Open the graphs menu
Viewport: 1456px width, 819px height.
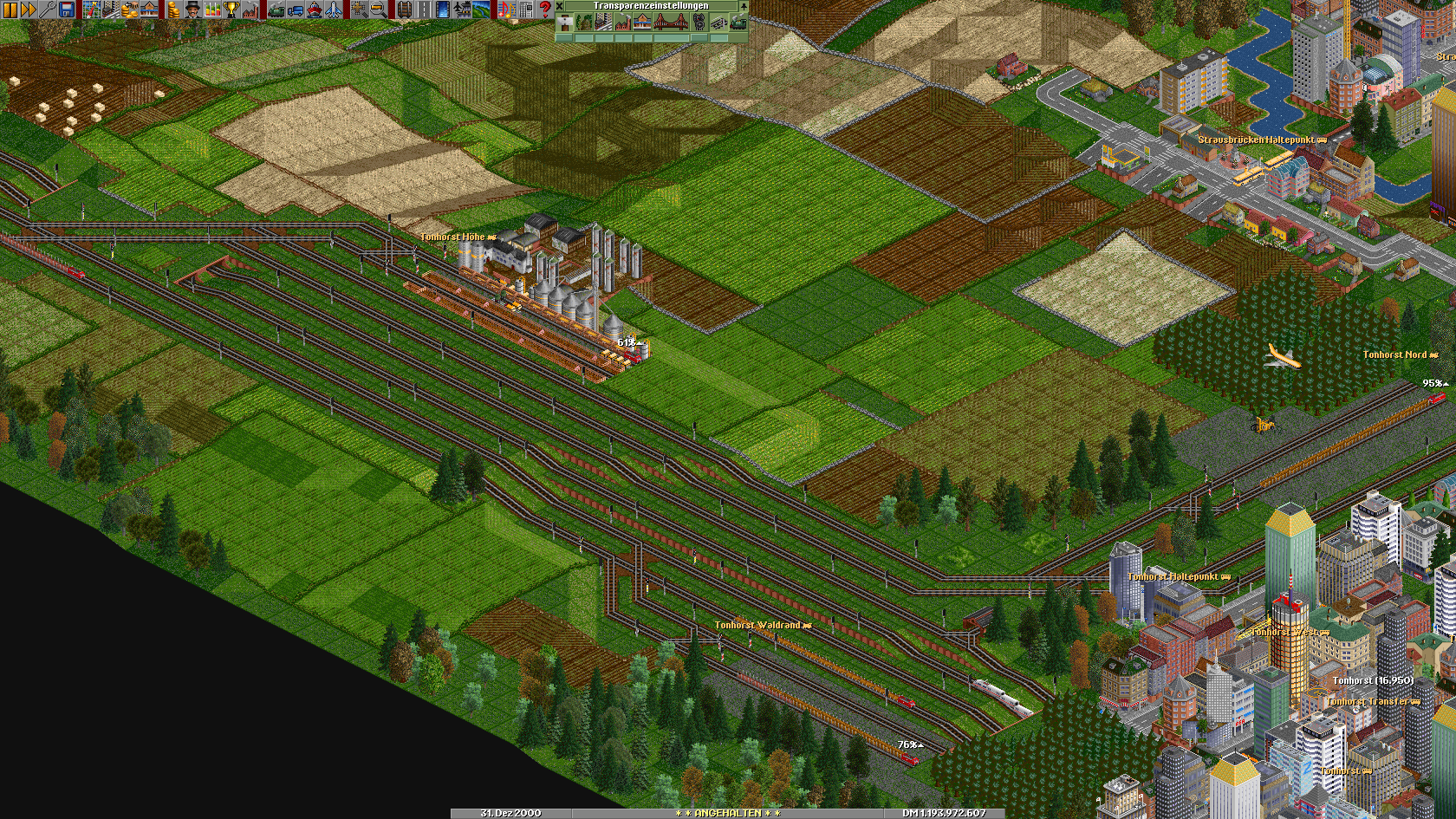[211, 10]
